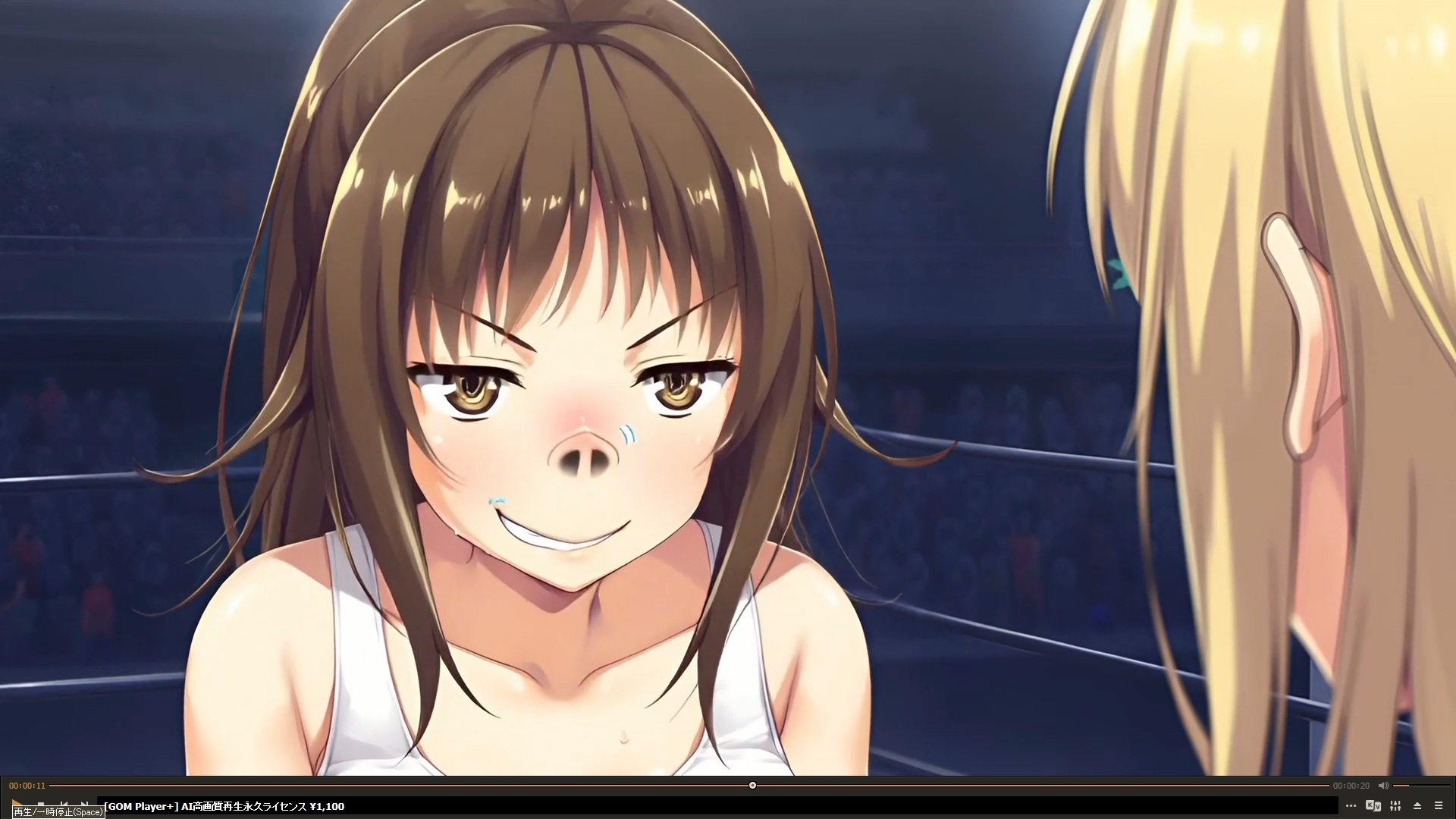Click the playhead dot on the seek bar

click(752, 786)
